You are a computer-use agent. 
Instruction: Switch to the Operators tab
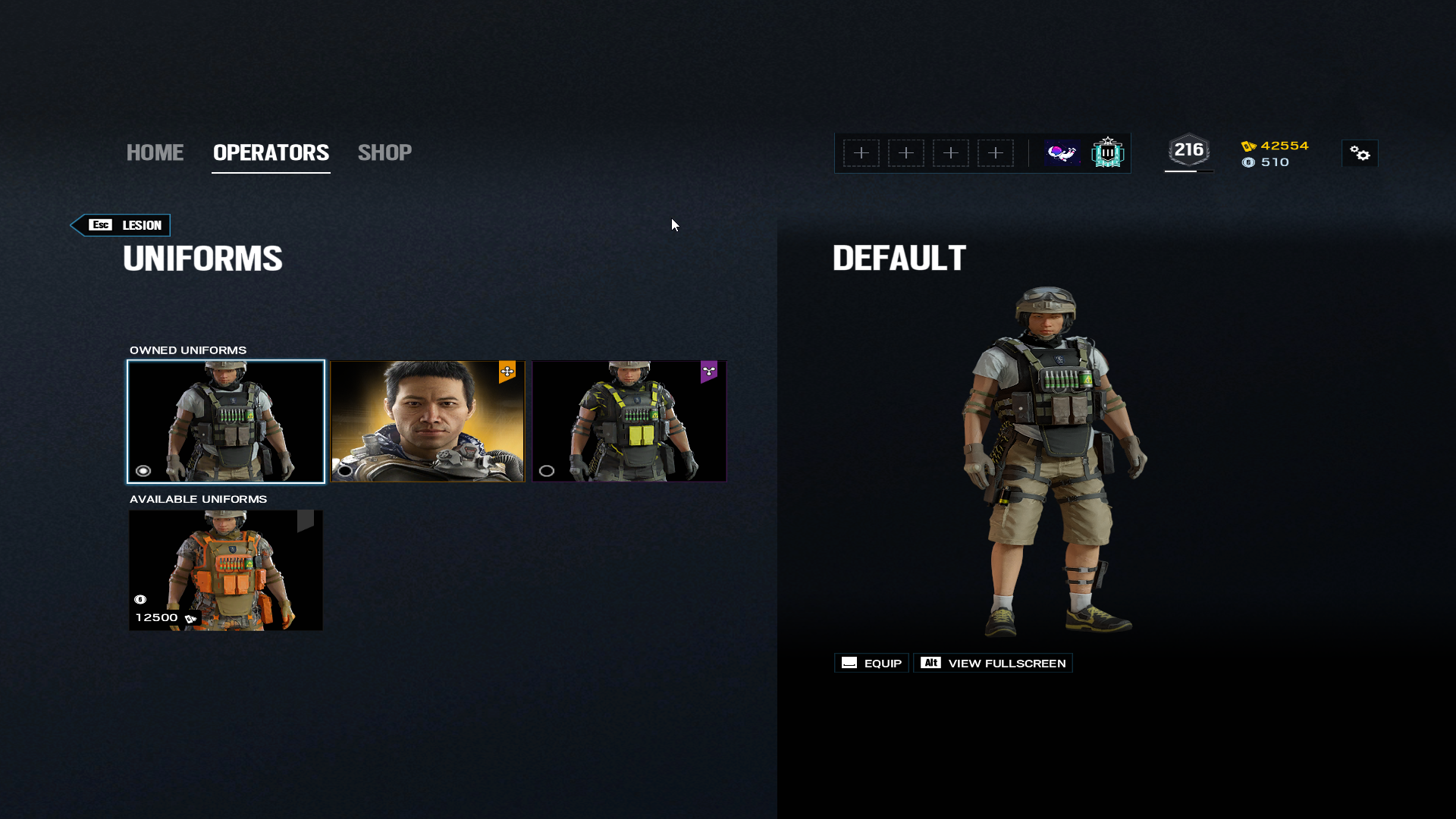[271, 152]
